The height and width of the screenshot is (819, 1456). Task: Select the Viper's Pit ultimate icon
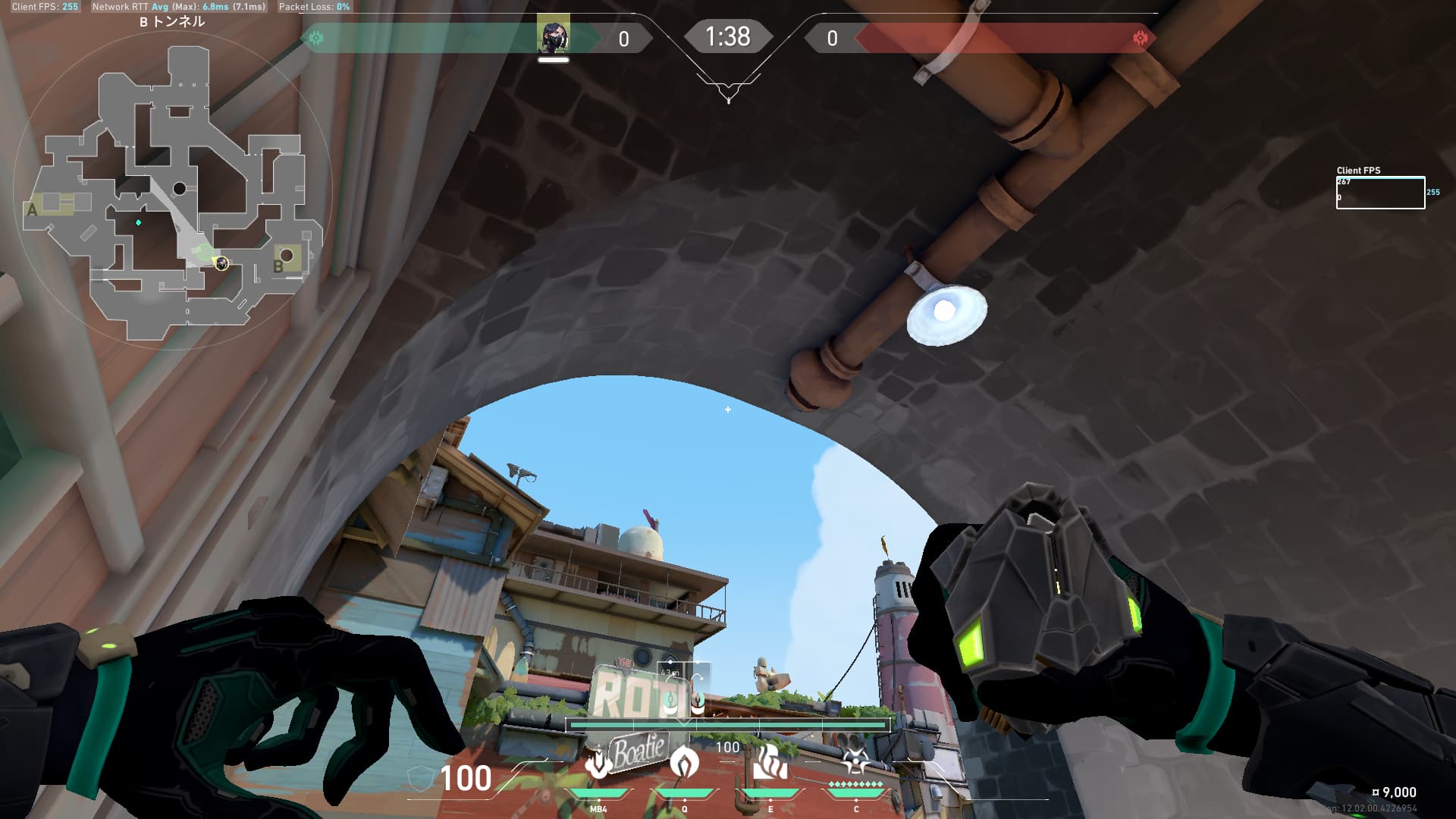855,761
